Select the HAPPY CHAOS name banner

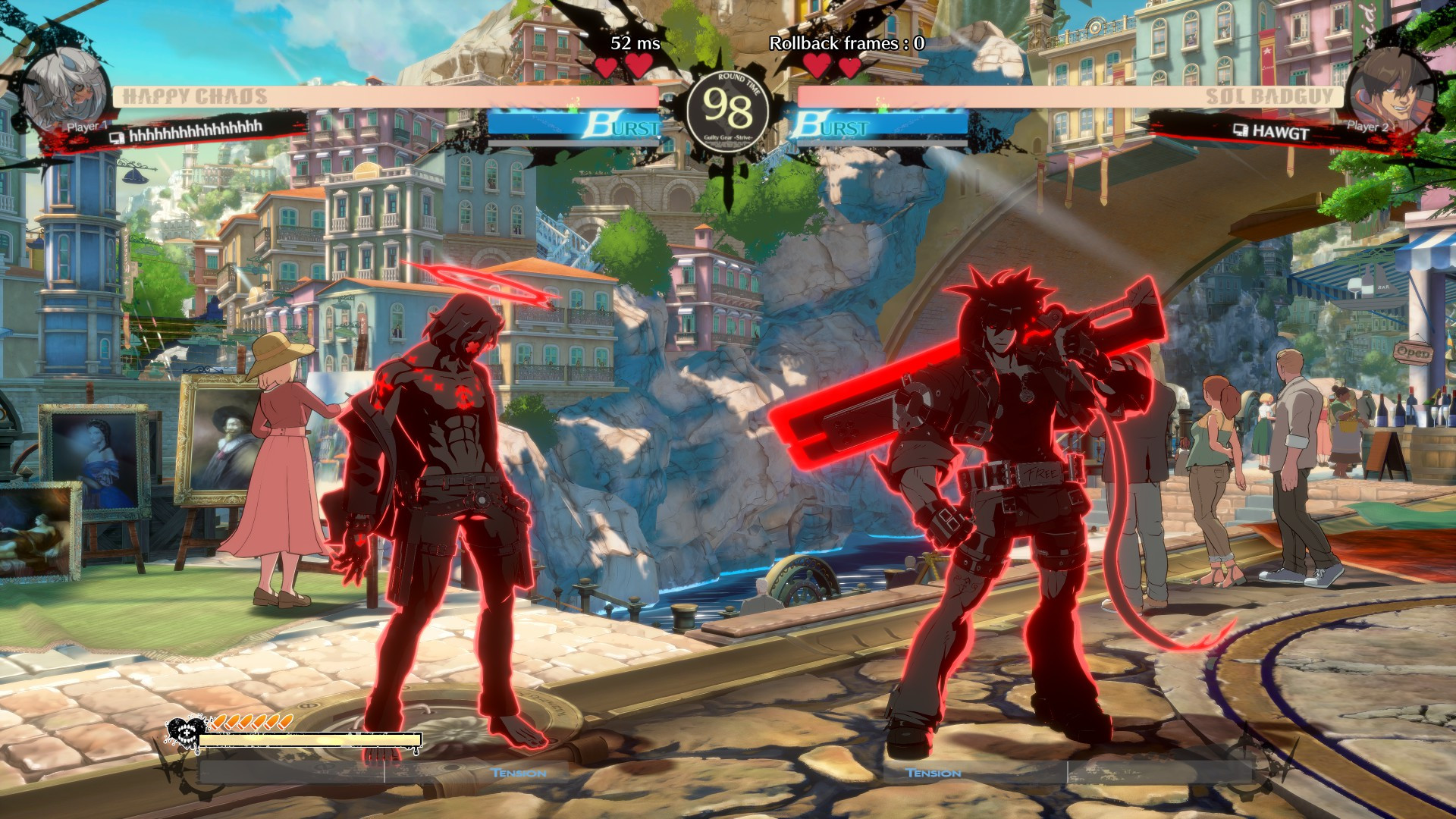tap(194, 94)
